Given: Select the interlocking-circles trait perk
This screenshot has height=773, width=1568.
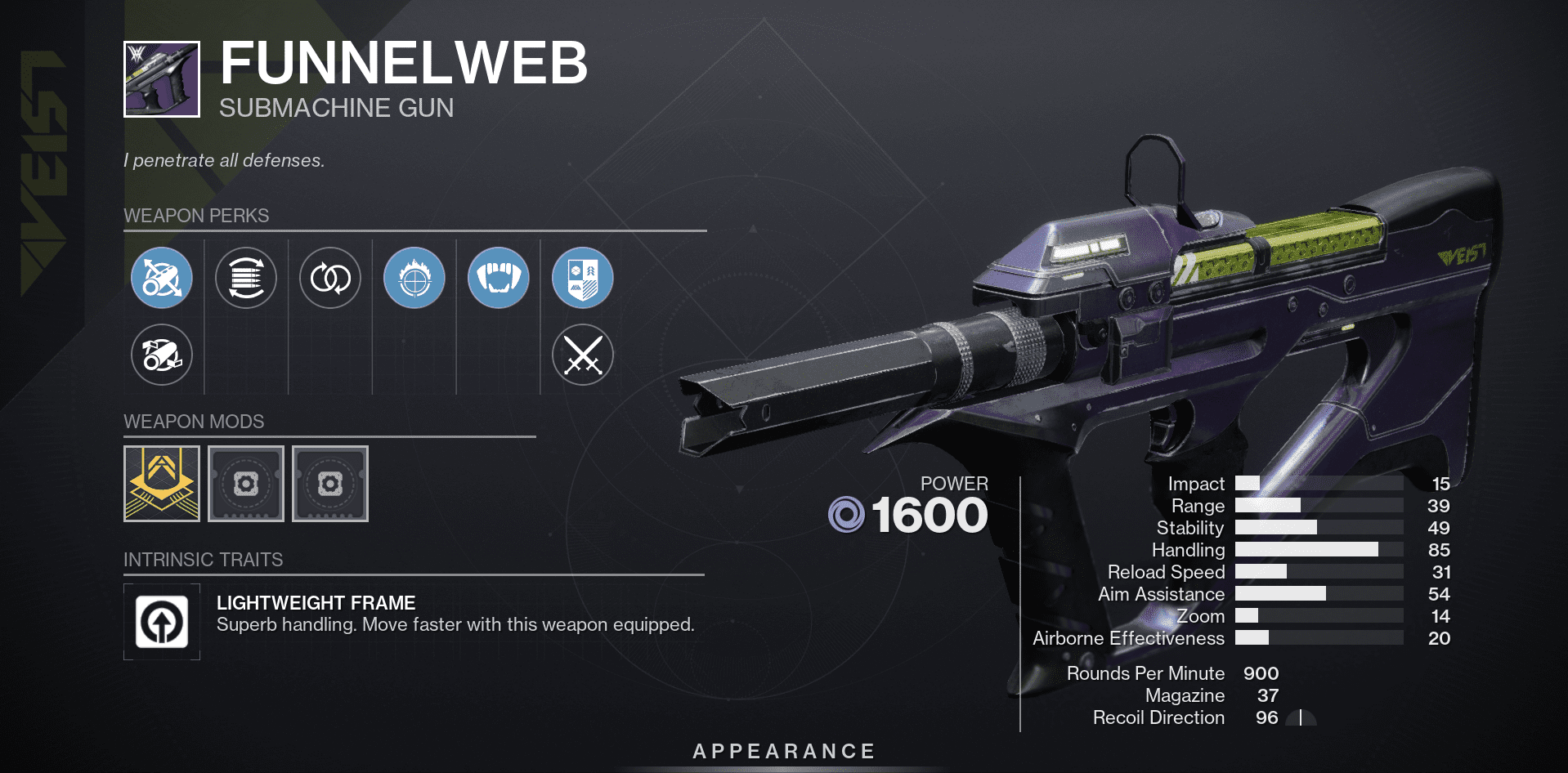Looking at the screenshot, I should [330, 278].
